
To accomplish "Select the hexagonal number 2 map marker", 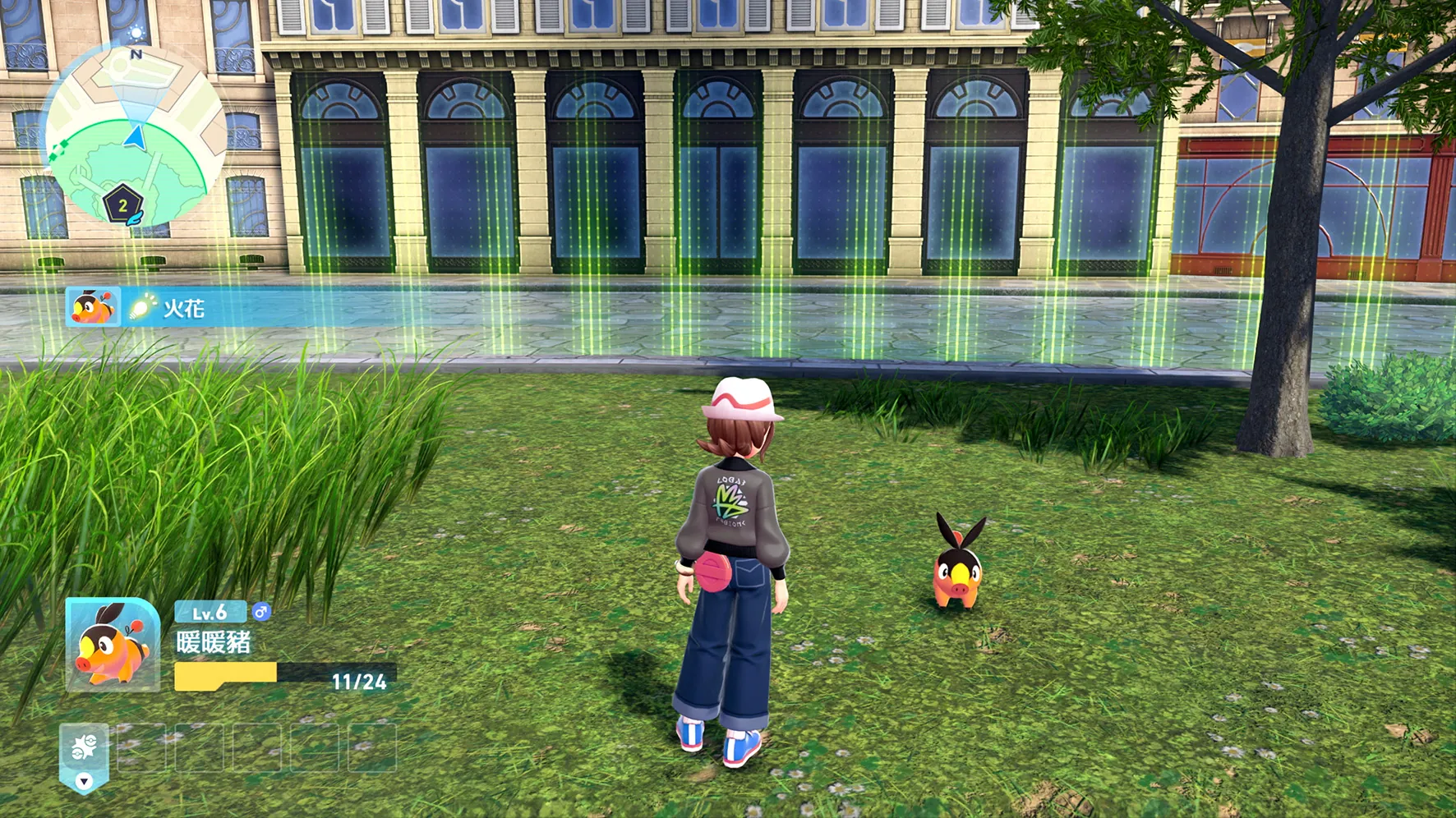I will click(122, 205).
